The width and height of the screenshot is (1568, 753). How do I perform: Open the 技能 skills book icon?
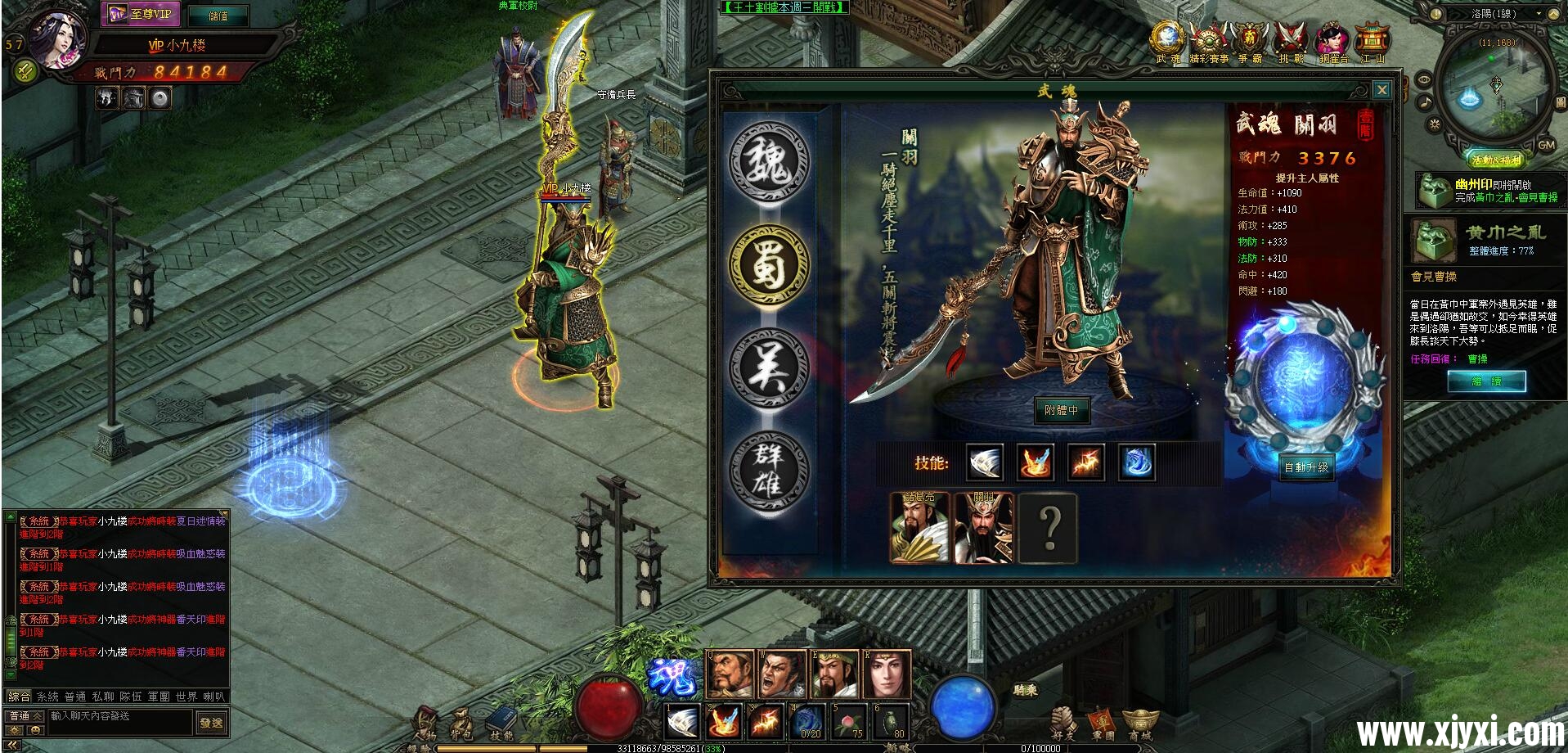click(x=500, y=724)
